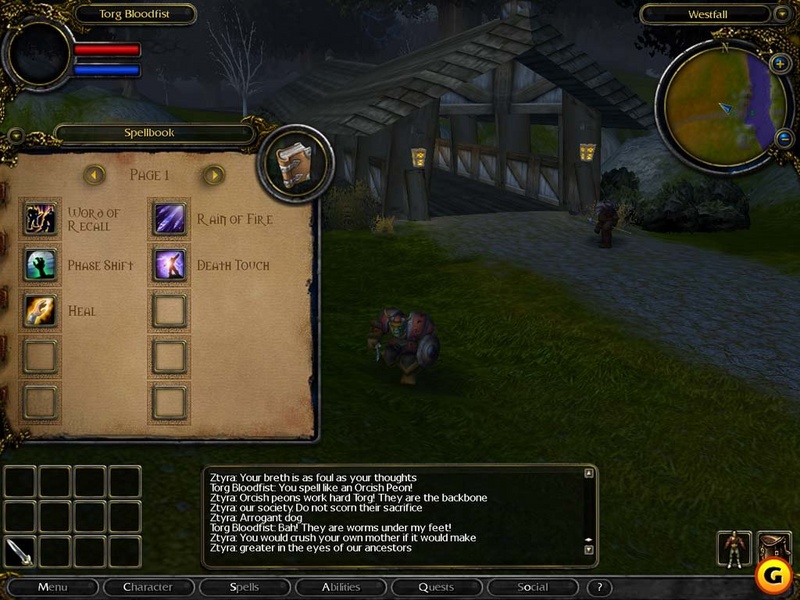Cast the Heal spell icon
This screenshot has height=600, width=800.
(41, 310)
